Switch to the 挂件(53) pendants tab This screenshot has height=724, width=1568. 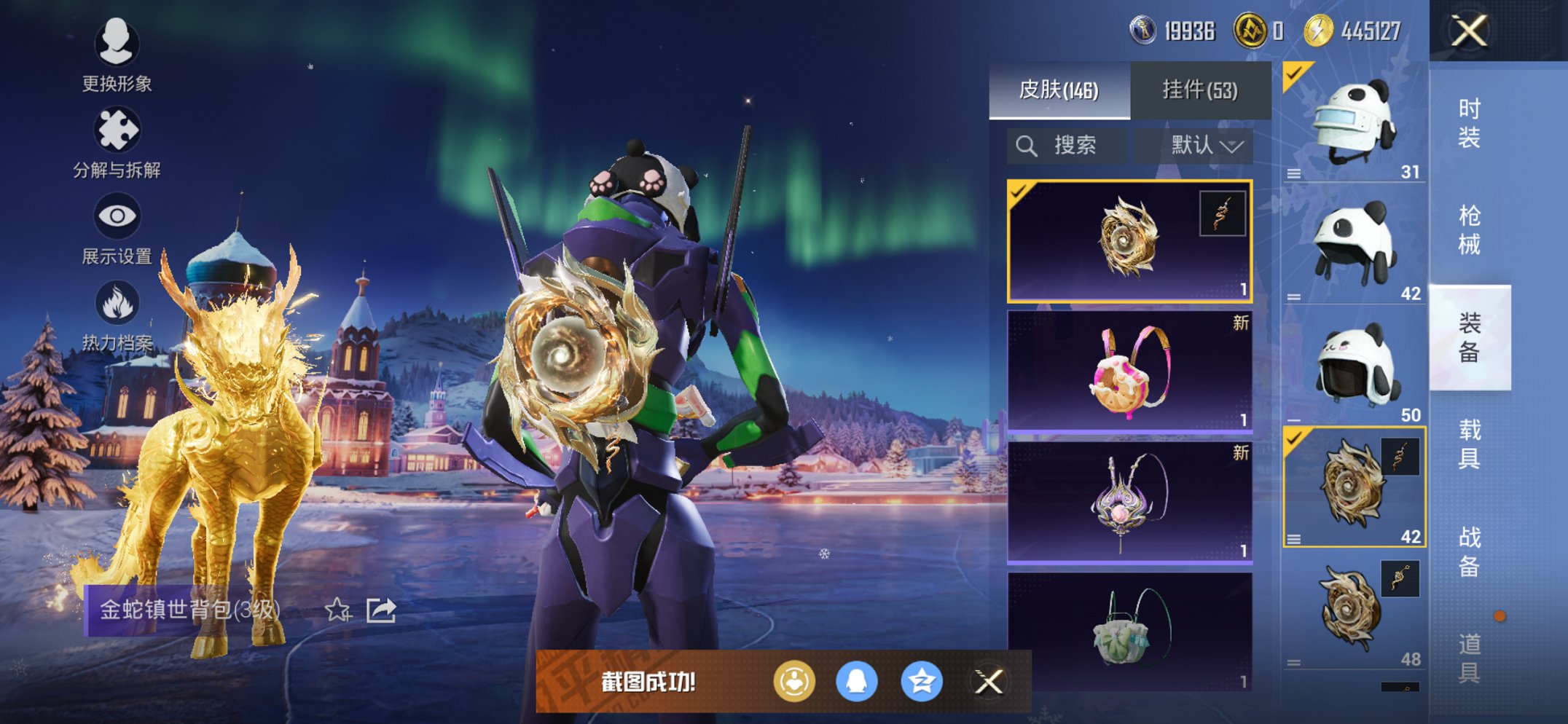[x=1200, y=90]
